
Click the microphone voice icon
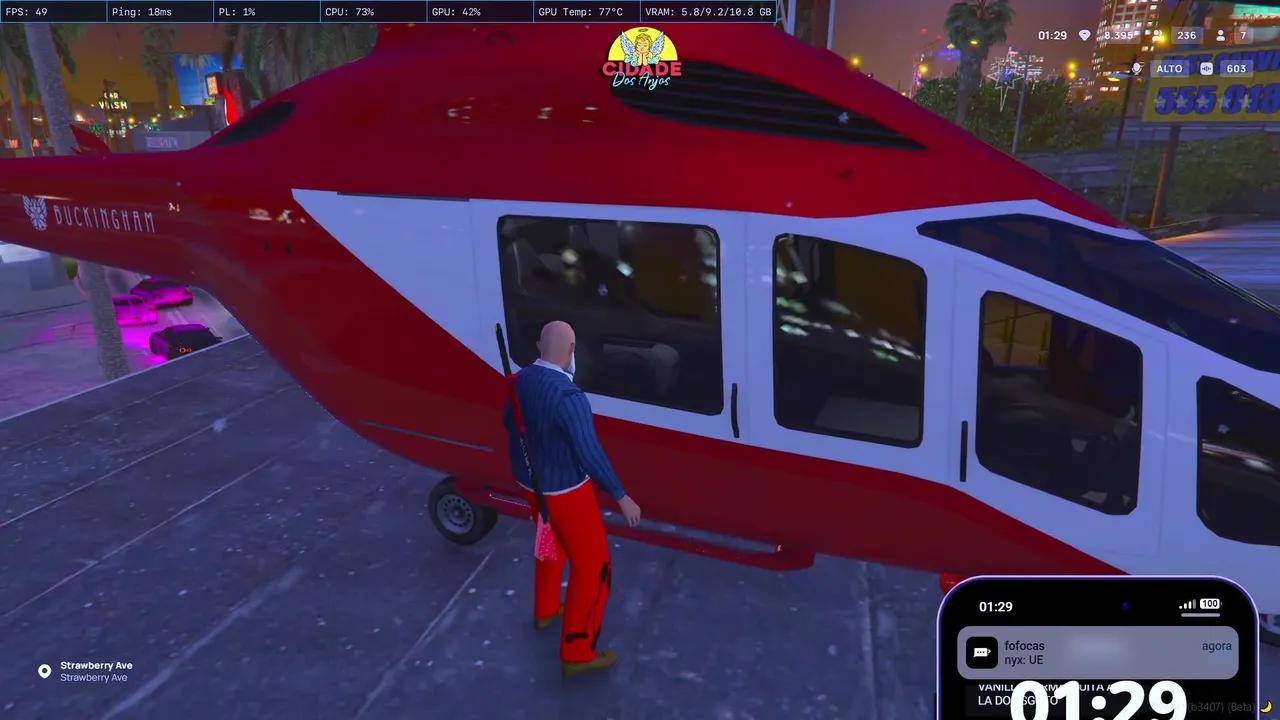tap(1136, 67)
